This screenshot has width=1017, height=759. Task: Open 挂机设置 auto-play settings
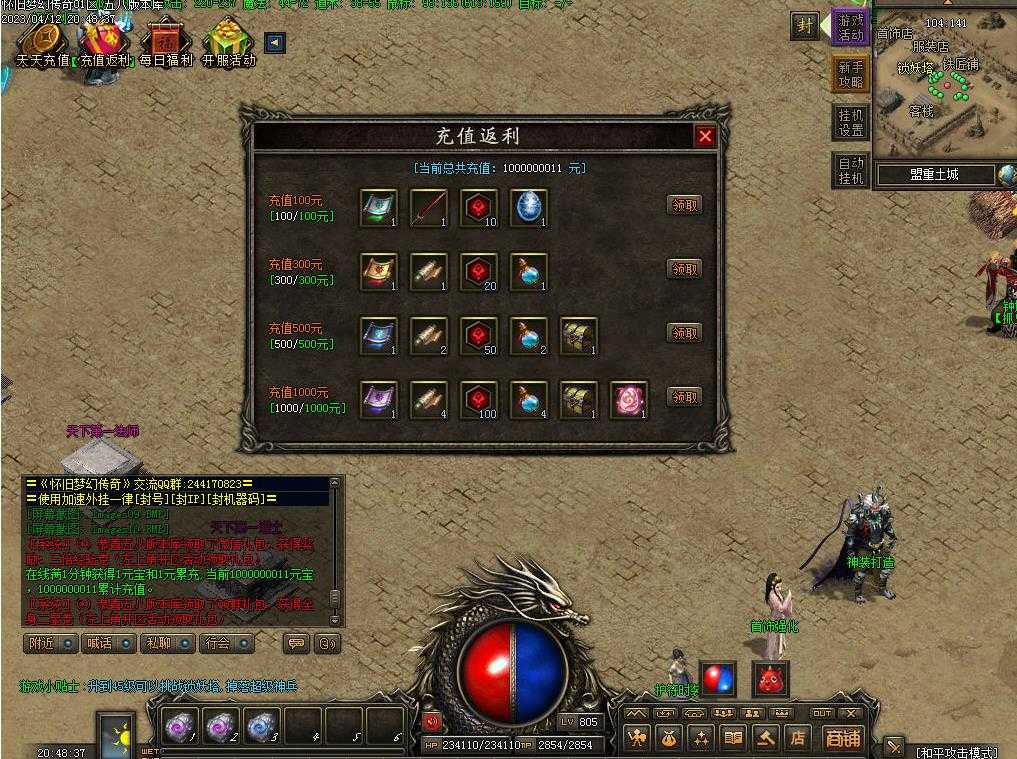click(850, 122)
